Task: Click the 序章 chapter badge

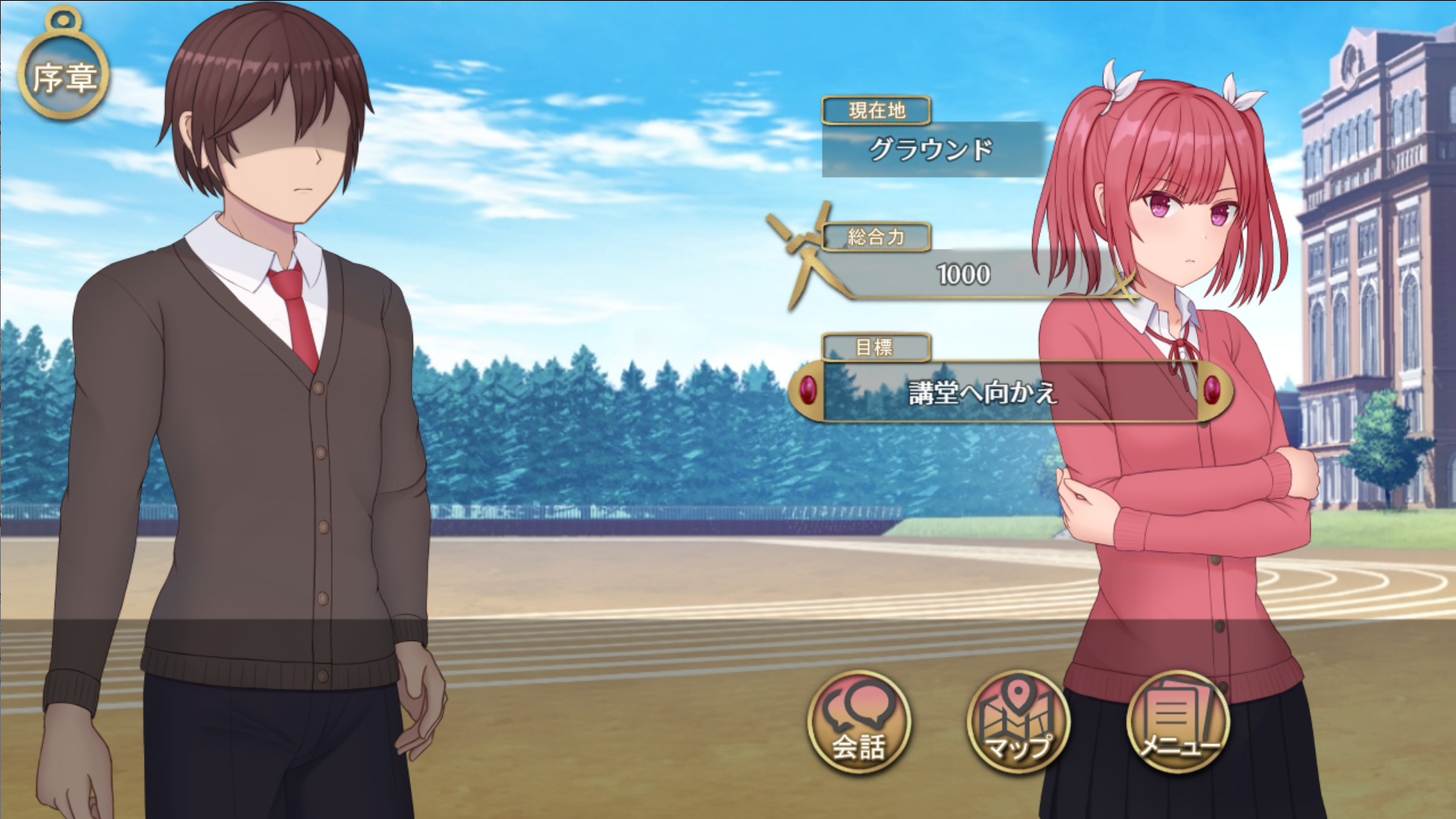Action: tap(64, 75)
